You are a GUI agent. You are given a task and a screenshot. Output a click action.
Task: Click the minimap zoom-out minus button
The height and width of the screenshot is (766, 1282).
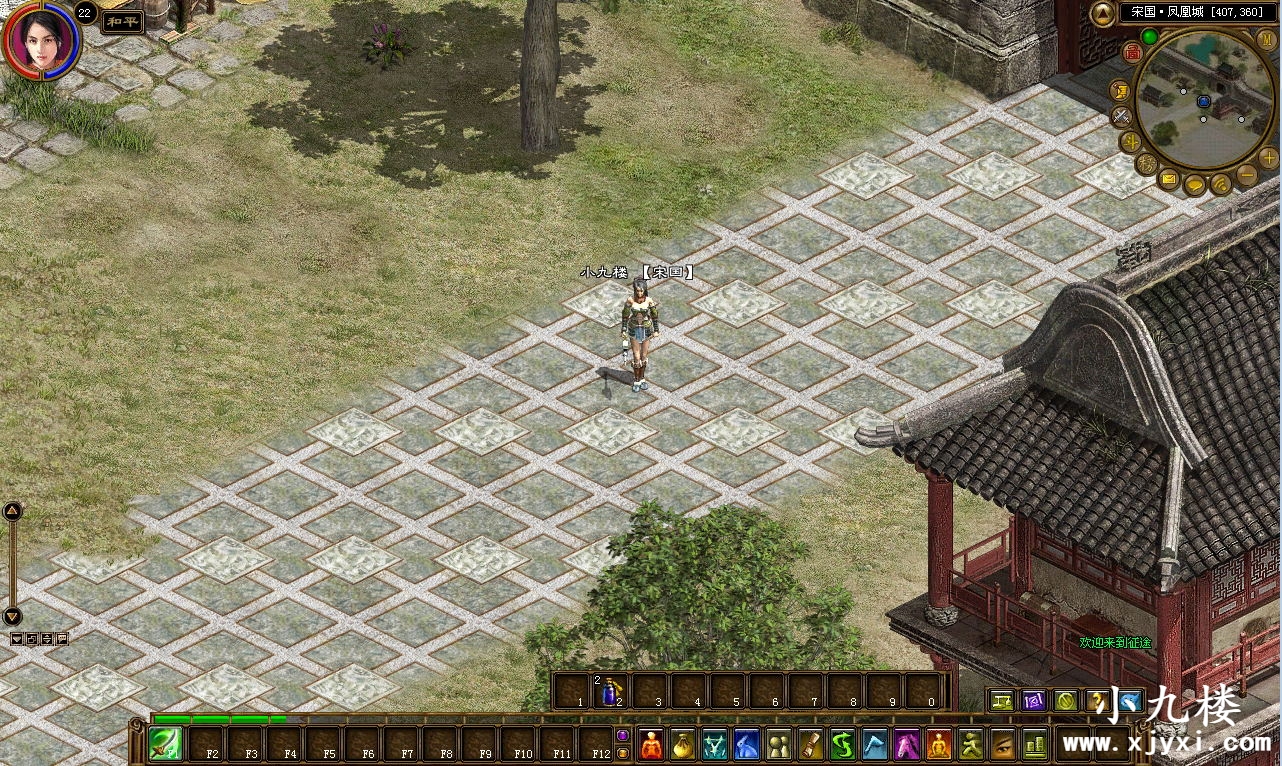pyautogui.click(x=1247, y=176)
